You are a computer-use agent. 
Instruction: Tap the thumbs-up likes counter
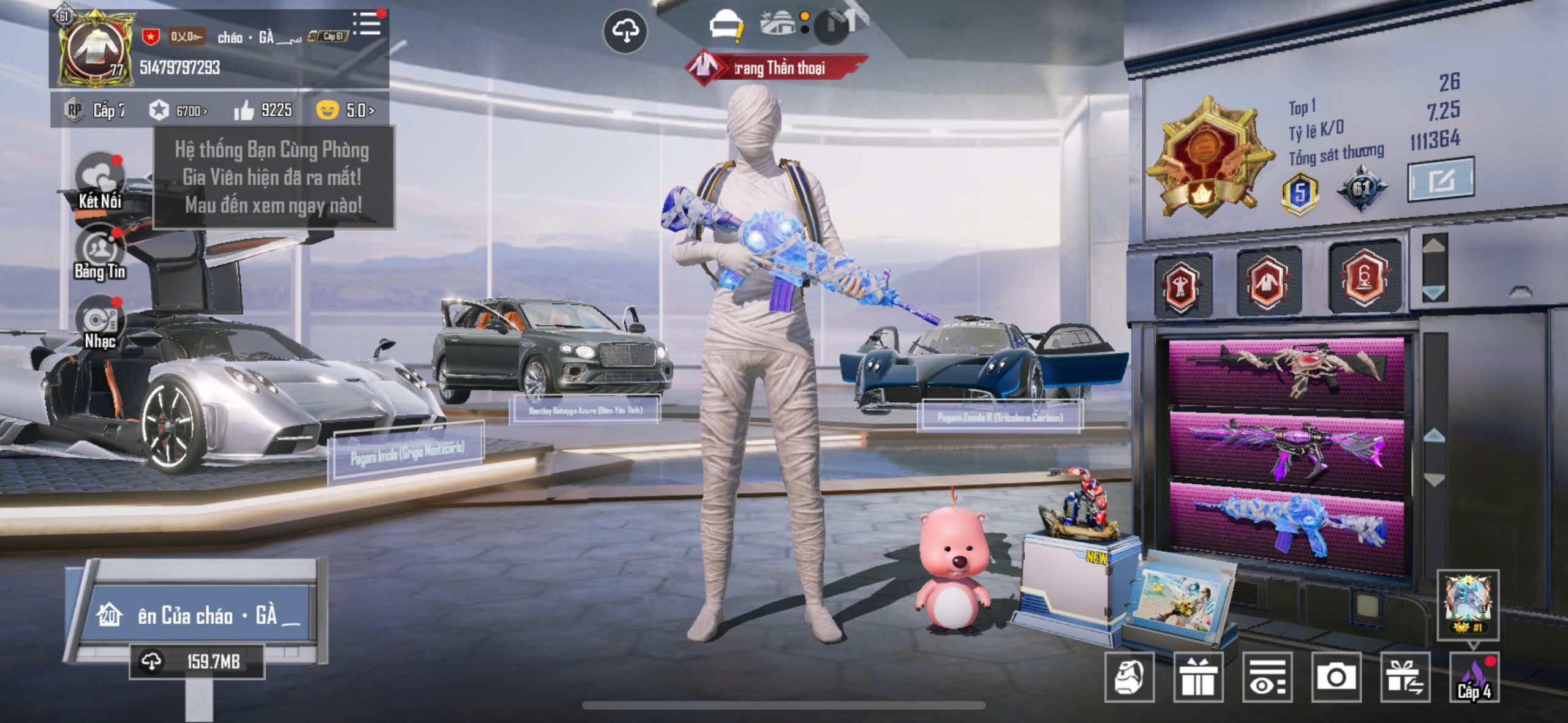point(263,110)
